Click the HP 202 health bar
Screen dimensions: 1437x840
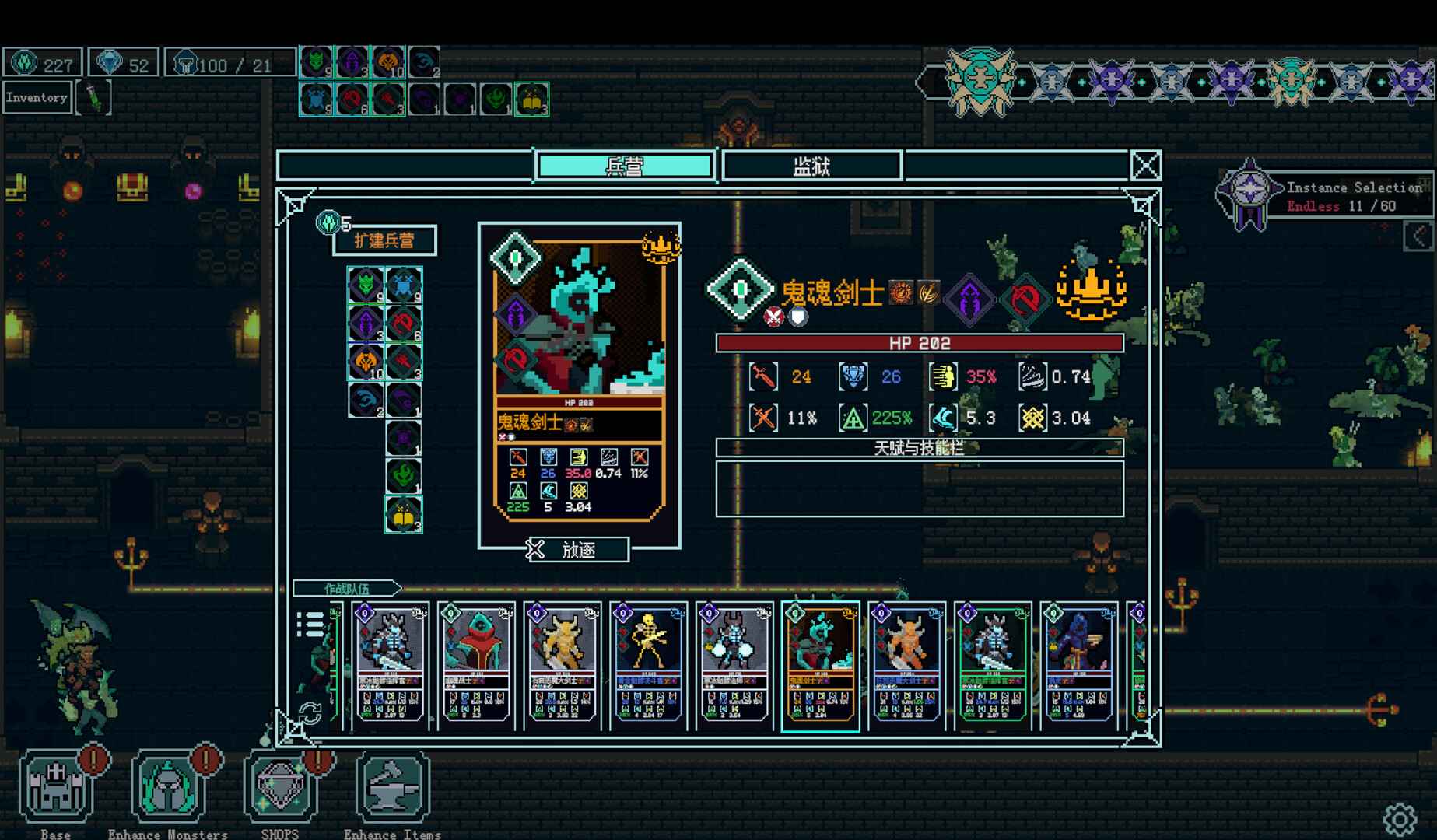point(918,341)
